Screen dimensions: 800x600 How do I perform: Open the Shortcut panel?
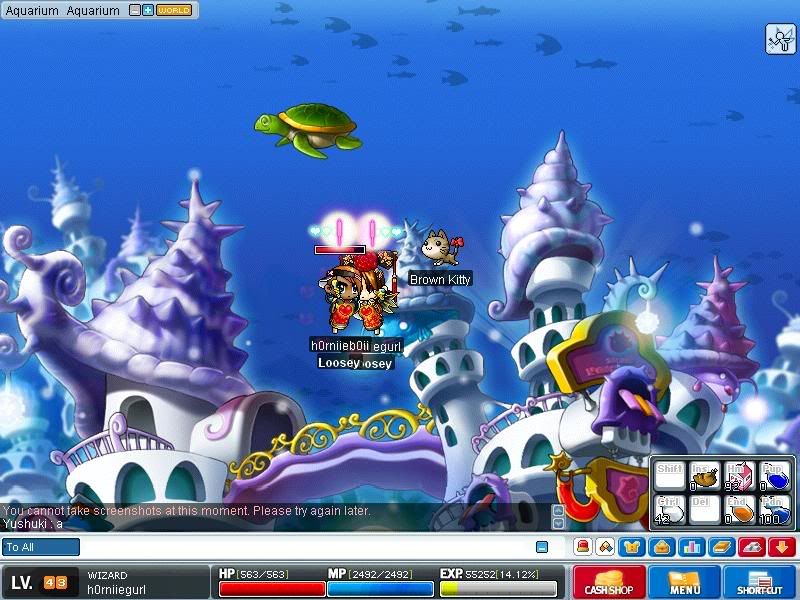(x=760, y=582)
